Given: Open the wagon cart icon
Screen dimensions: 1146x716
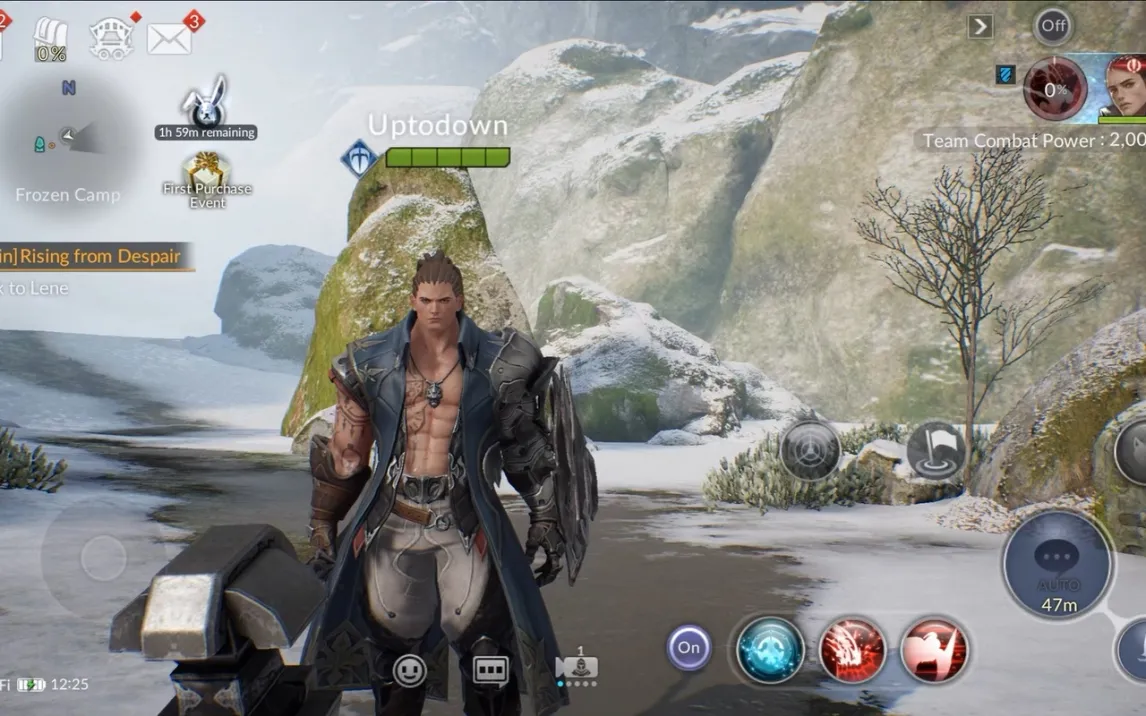Looking at the screenshot, I should click(111, 38).
